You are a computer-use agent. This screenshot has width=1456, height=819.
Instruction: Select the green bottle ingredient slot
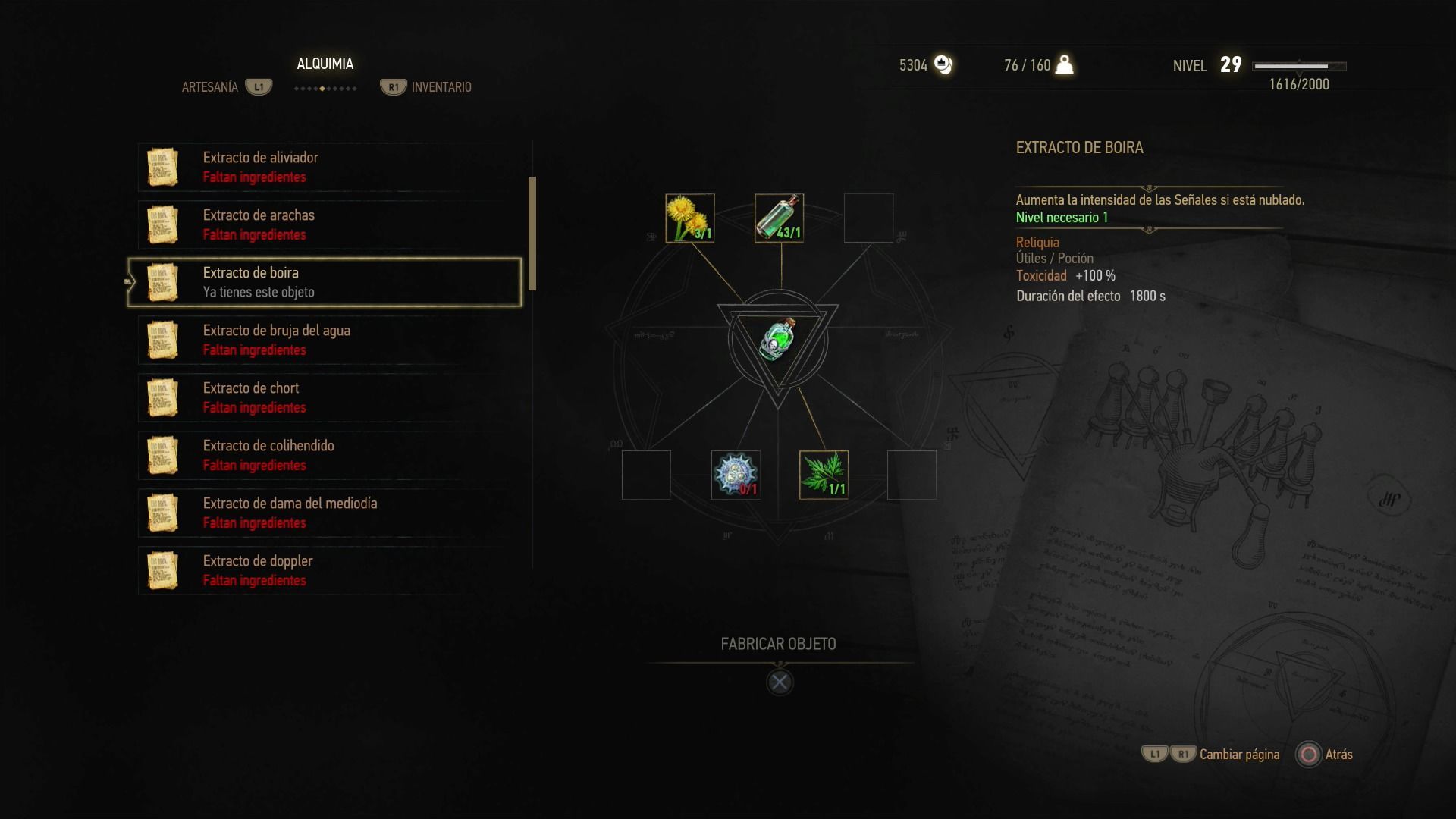tap(779, 218)
